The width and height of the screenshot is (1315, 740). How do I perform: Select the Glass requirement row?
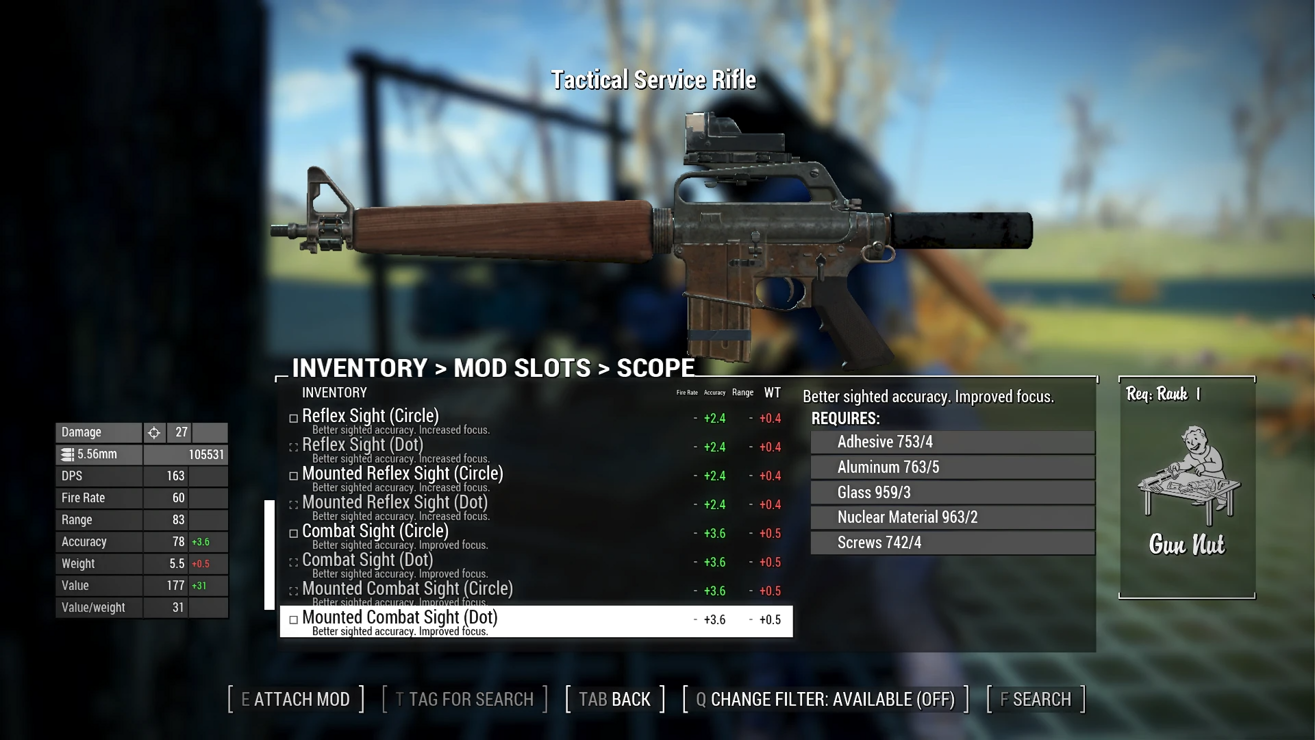tap(952, 492)
